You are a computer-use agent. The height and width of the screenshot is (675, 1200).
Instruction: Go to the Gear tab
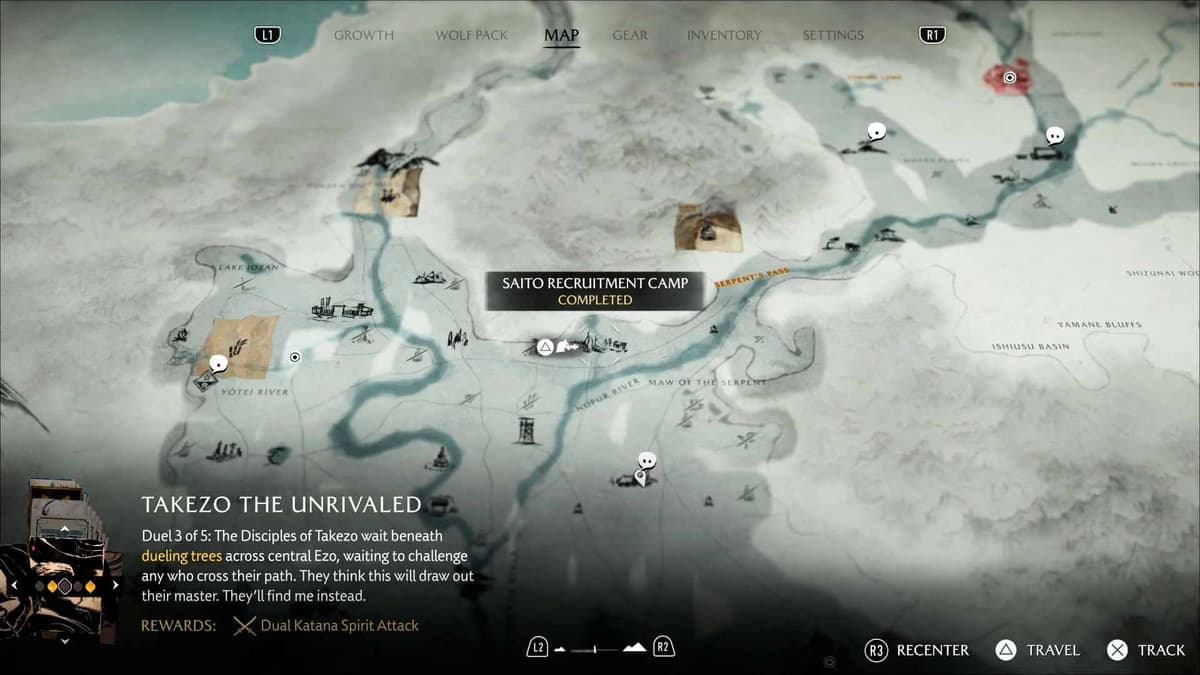click(630, 35)
